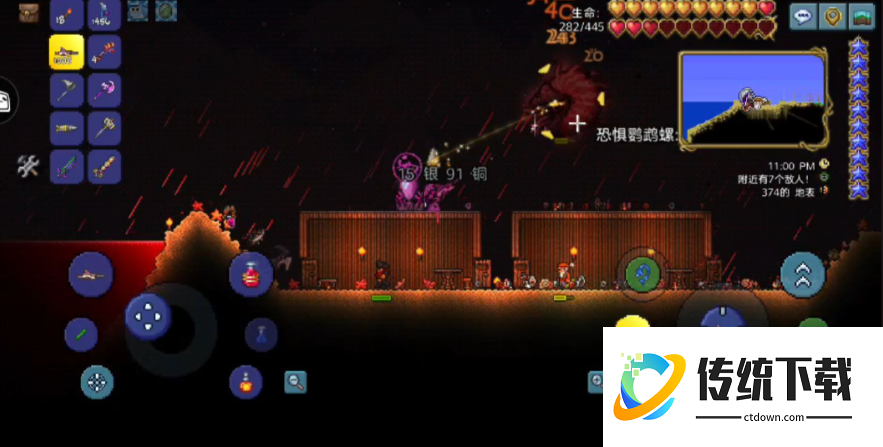Open the chat speech bubble
Image resolution: width=883 pixels, height=447 pixels.
pyautogui.click(x=802, y=16)
